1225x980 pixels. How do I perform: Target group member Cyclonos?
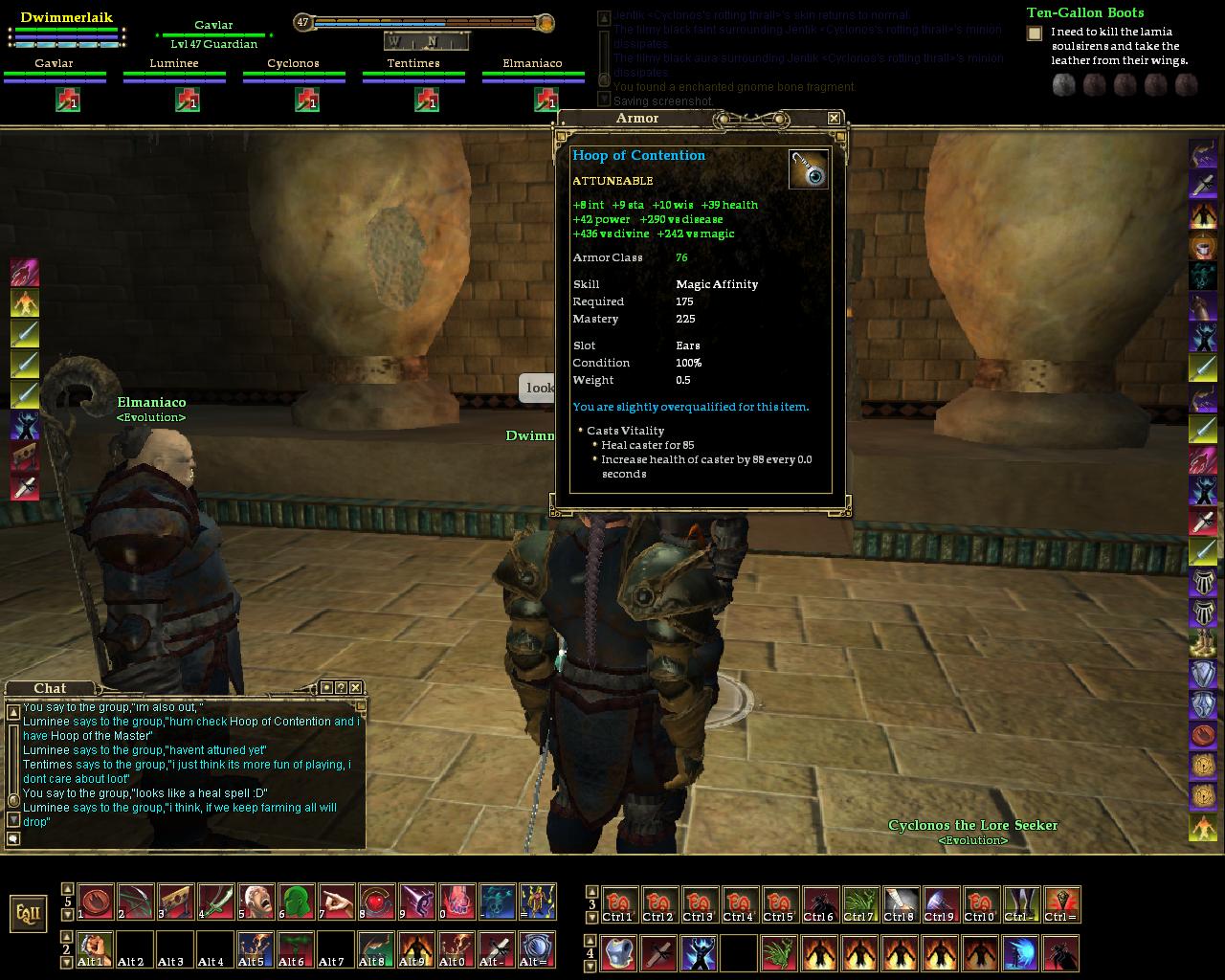(x=293, y=64)
